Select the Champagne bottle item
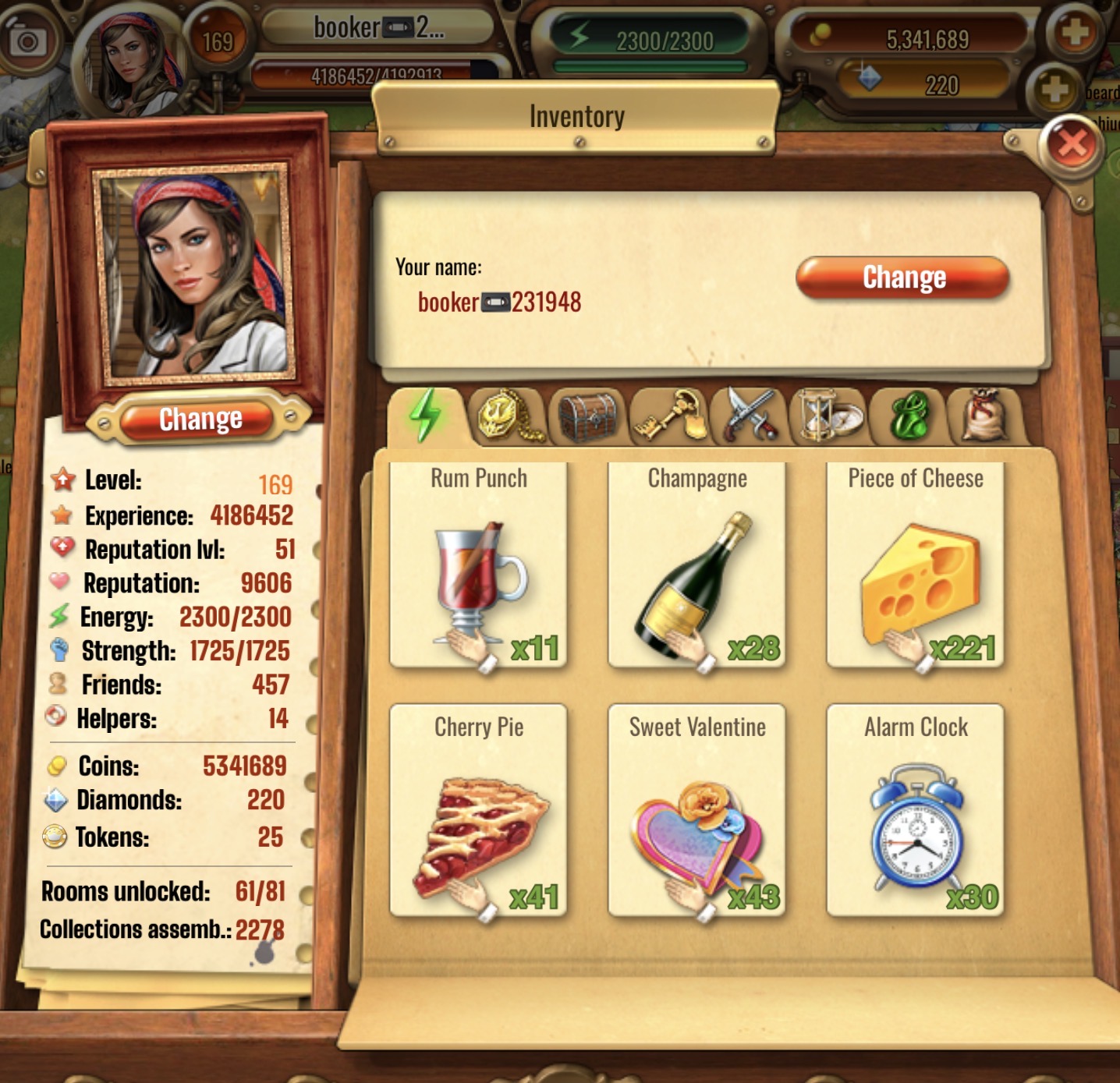1120x1083 pixels. (x=696, y=565)
